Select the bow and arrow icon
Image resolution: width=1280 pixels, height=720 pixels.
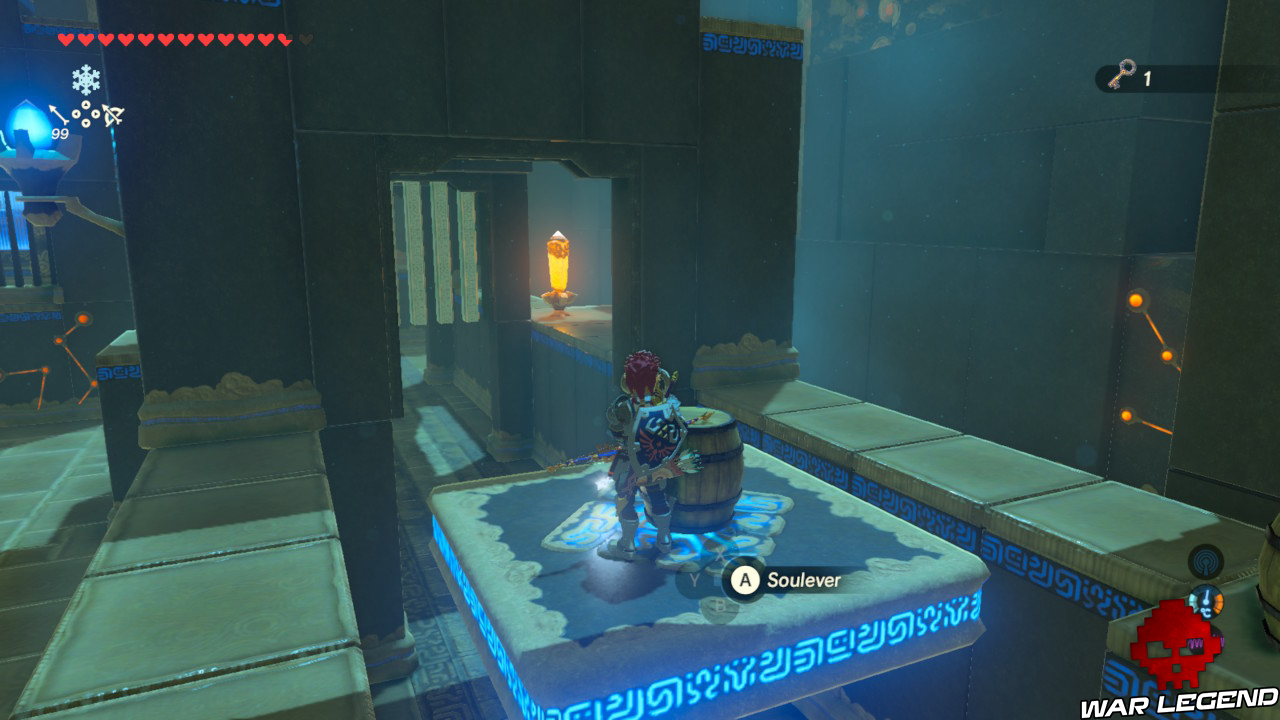click(112, 113)
